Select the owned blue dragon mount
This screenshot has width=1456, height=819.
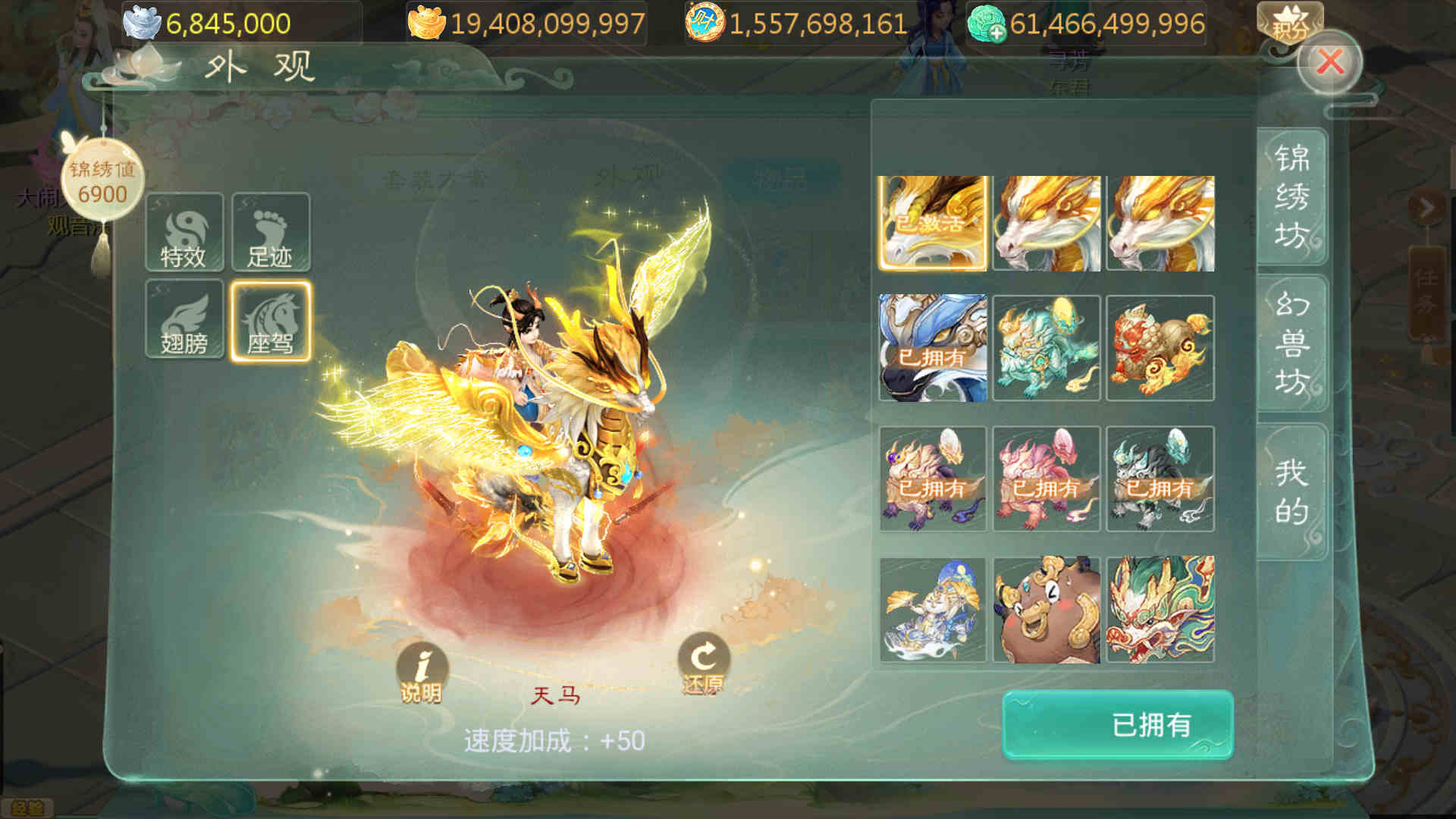933,348
